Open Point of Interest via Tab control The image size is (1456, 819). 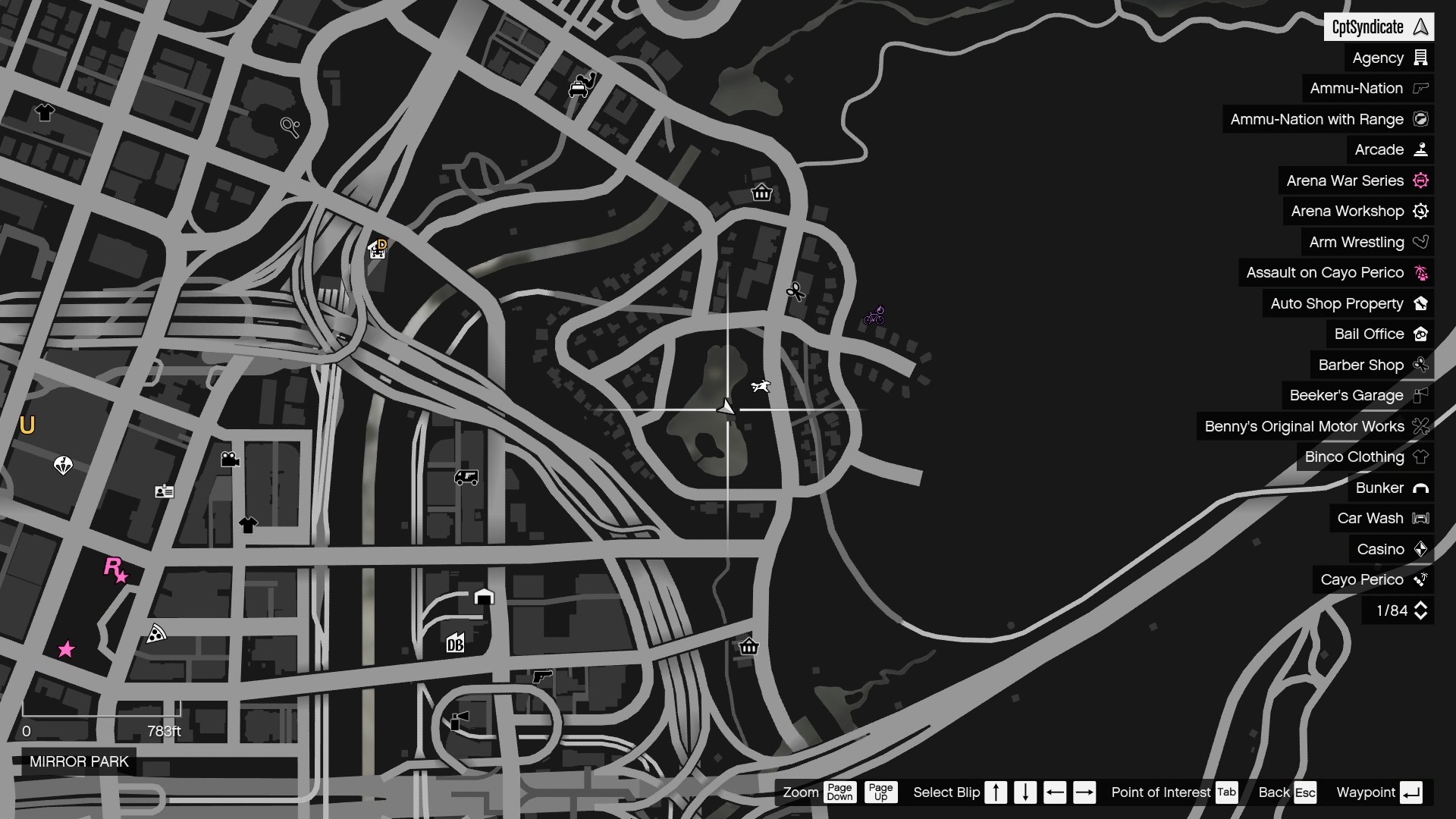1227,792
